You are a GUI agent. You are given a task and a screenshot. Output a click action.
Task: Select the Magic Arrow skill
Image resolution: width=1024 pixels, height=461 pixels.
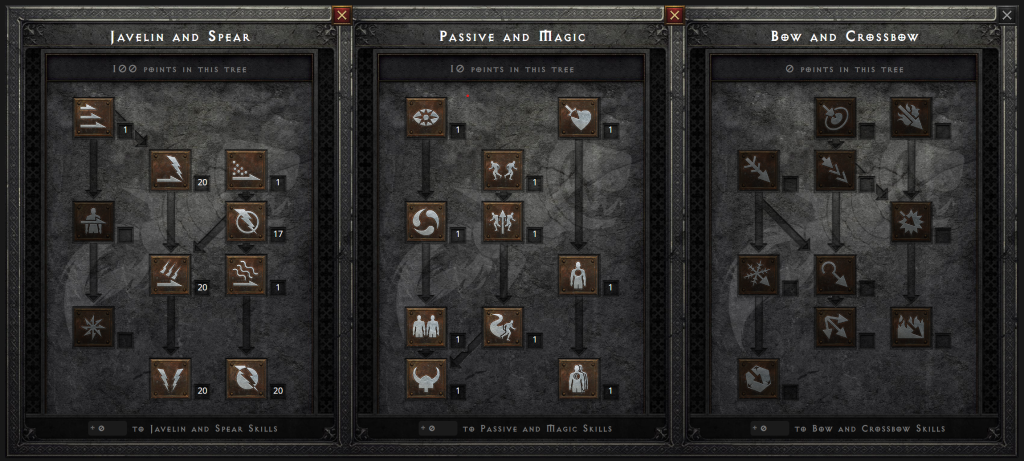pyautogui.click(x=835, y=118)
